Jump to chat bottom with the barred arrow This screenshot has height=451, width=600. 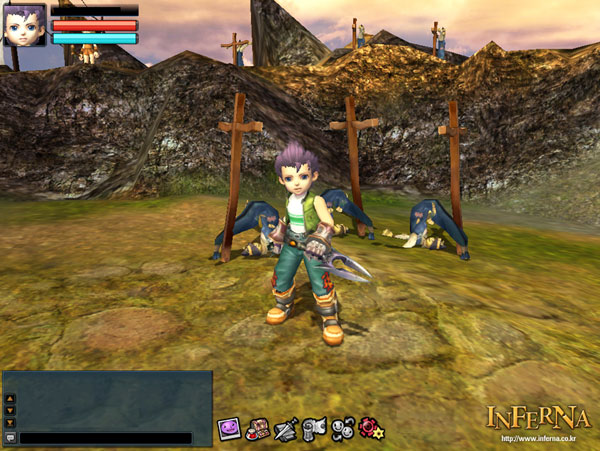[x=10, y=421]
